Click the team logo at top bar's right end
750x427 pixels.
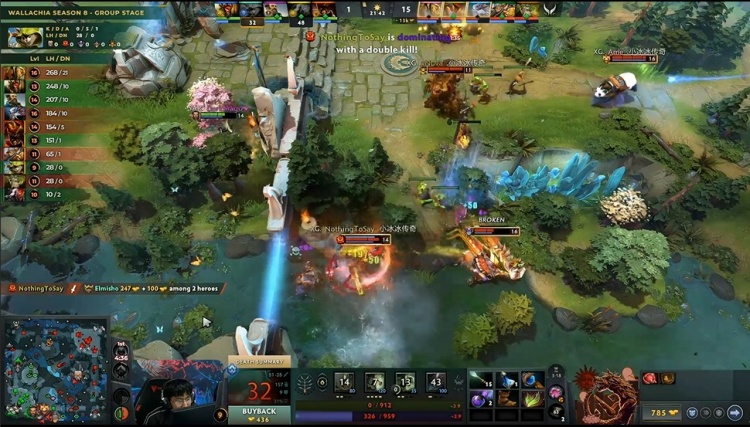click(552, 10)
